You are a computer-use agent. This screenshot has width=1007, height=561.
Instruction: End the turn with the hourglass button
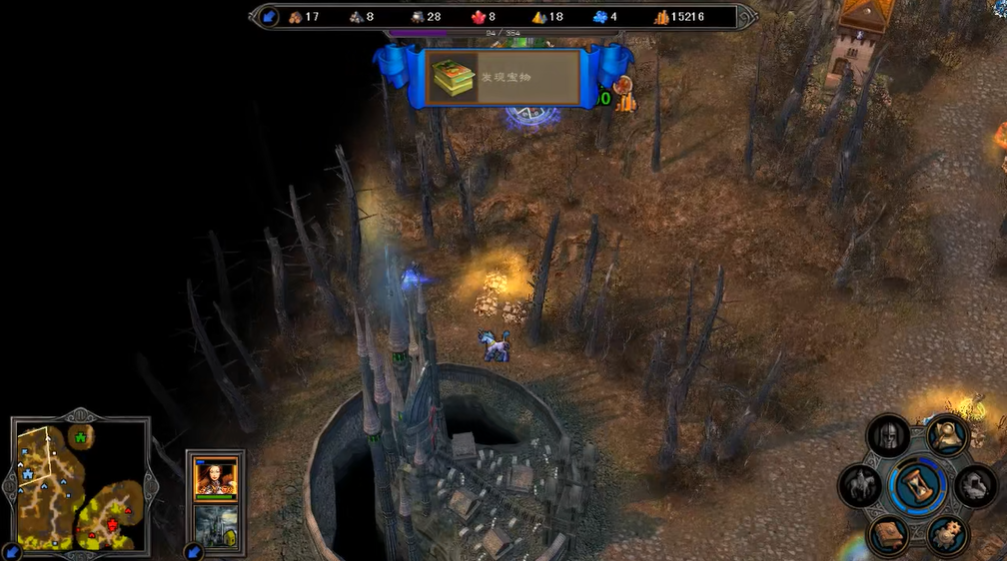(917, 486)
